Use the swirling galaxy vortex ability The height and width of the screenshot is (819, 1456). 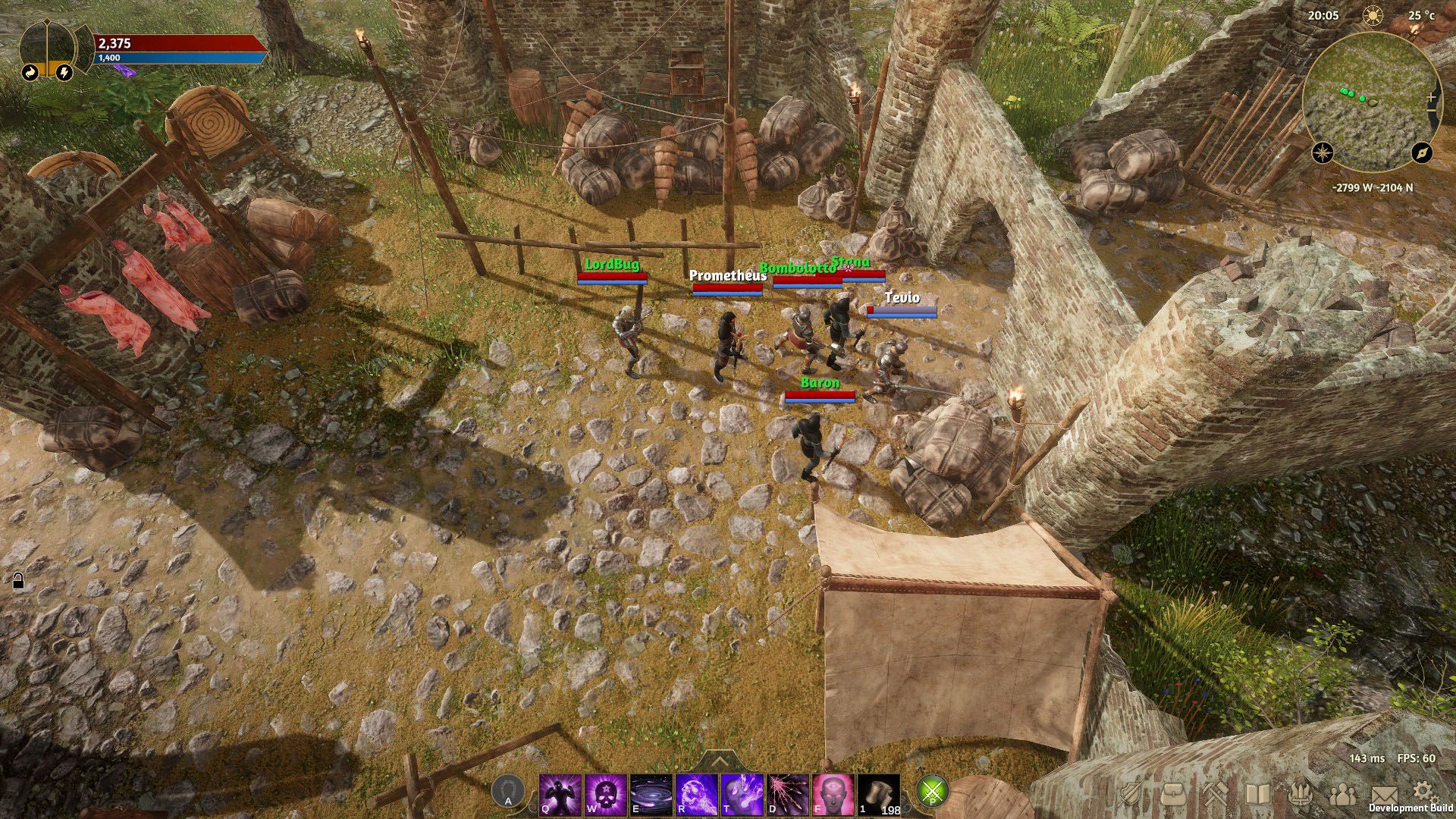click(x=651, y=795)
